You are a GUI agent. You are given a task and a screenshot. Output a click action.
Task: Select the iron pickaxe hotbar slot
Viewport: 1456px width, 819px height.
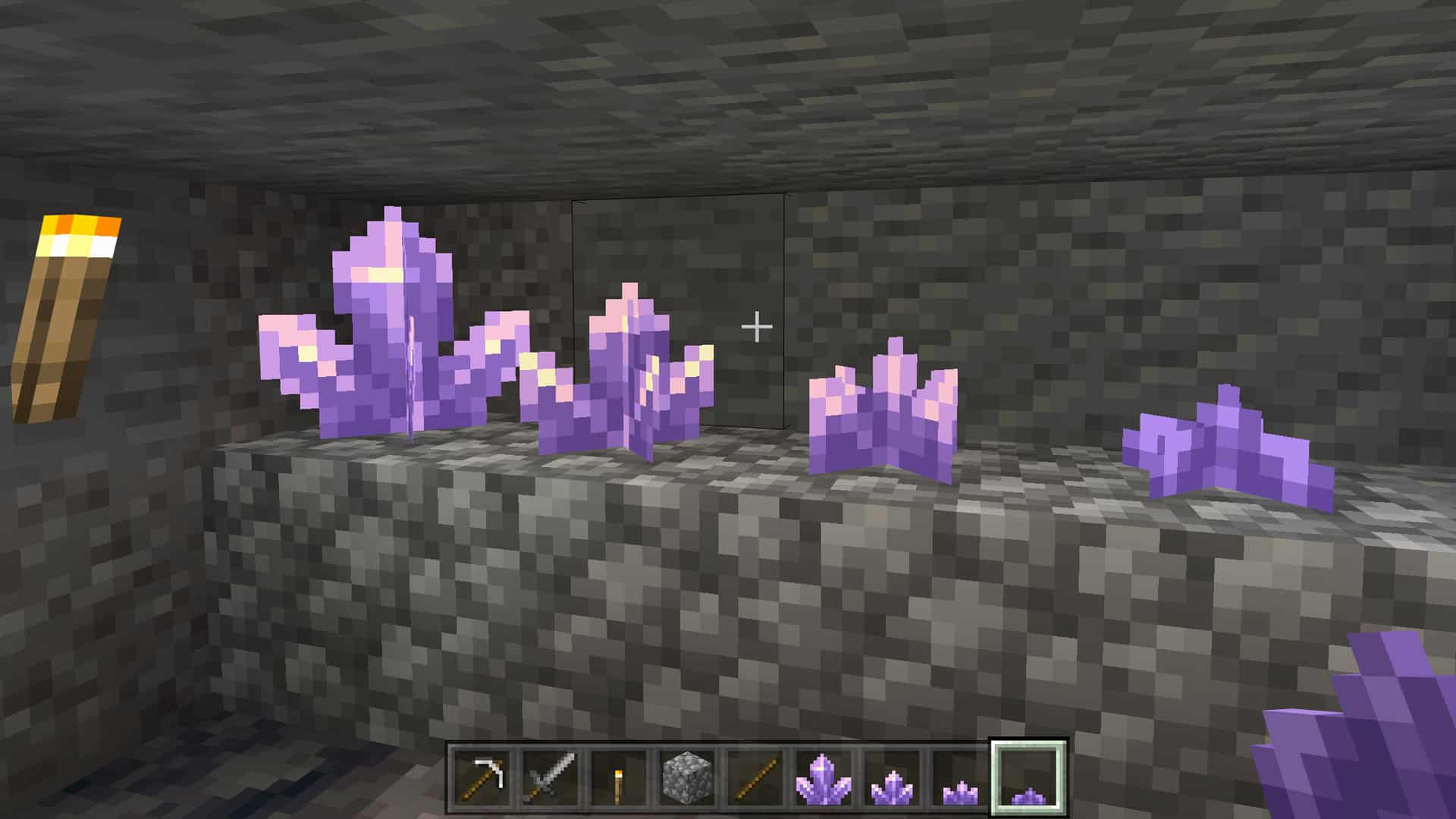coord(484,778)
